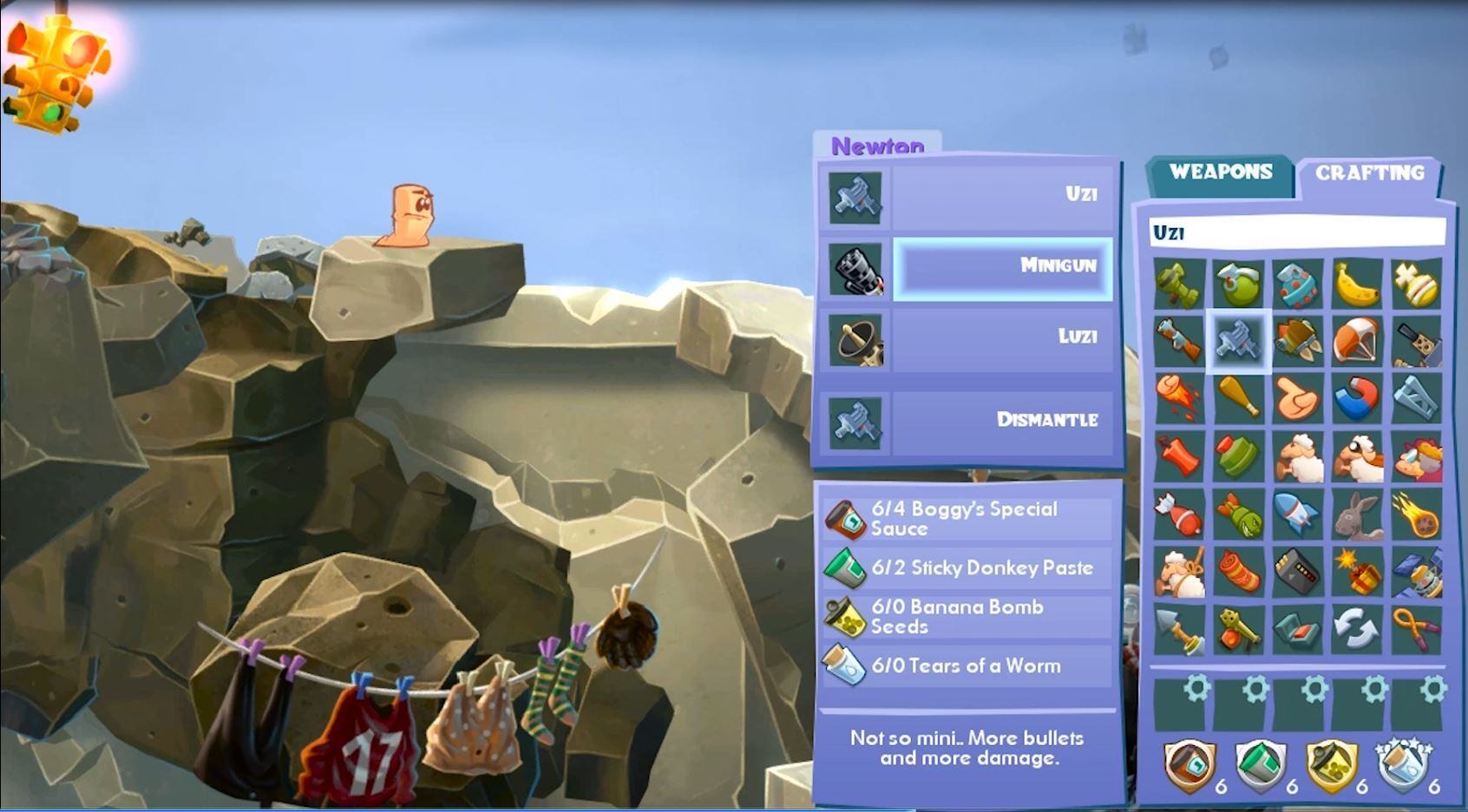Dismantle the Uzi
Screen dimensions: 1468x812
[1002, 421]
